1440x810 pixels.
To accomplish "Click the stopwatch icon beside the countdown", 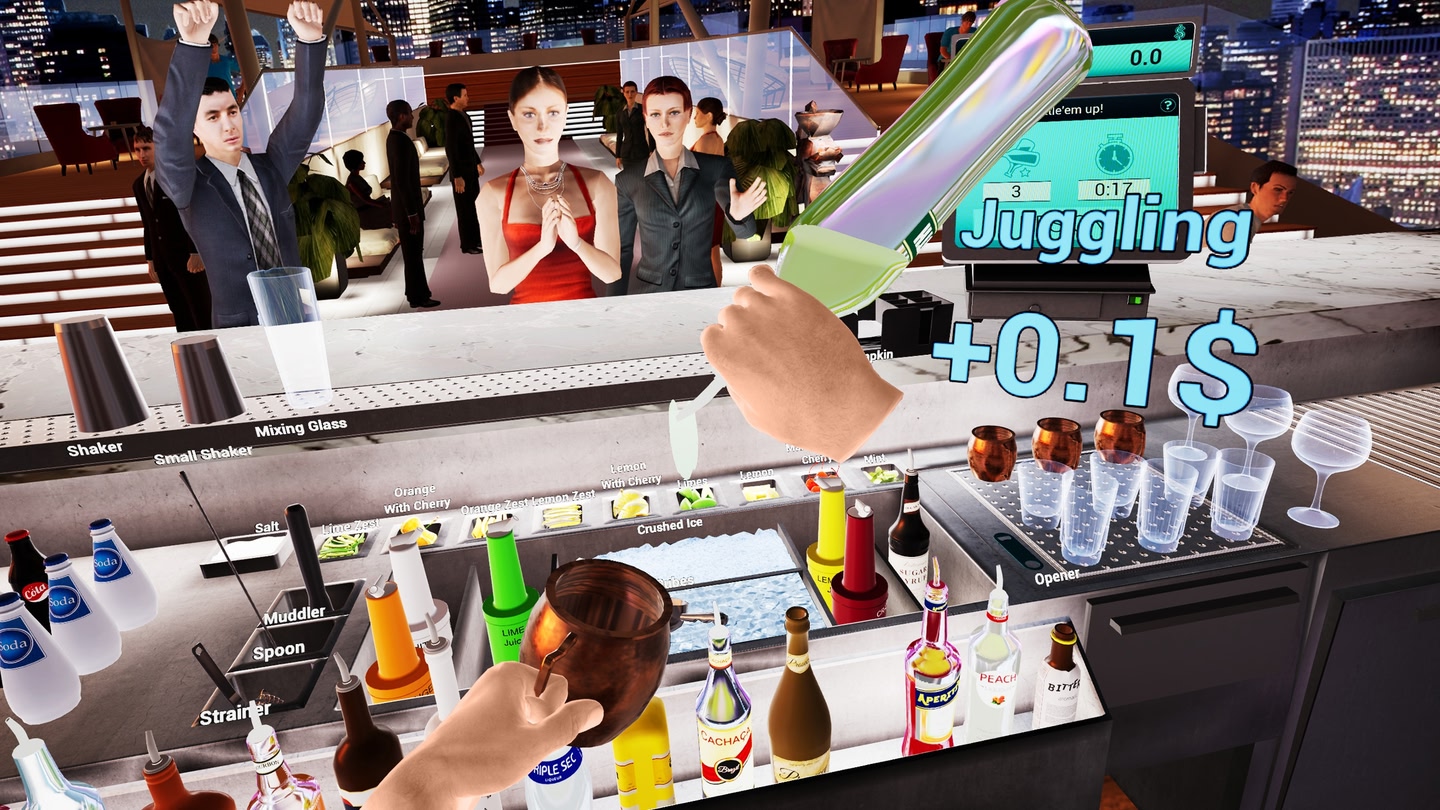I will point(1114,154).
